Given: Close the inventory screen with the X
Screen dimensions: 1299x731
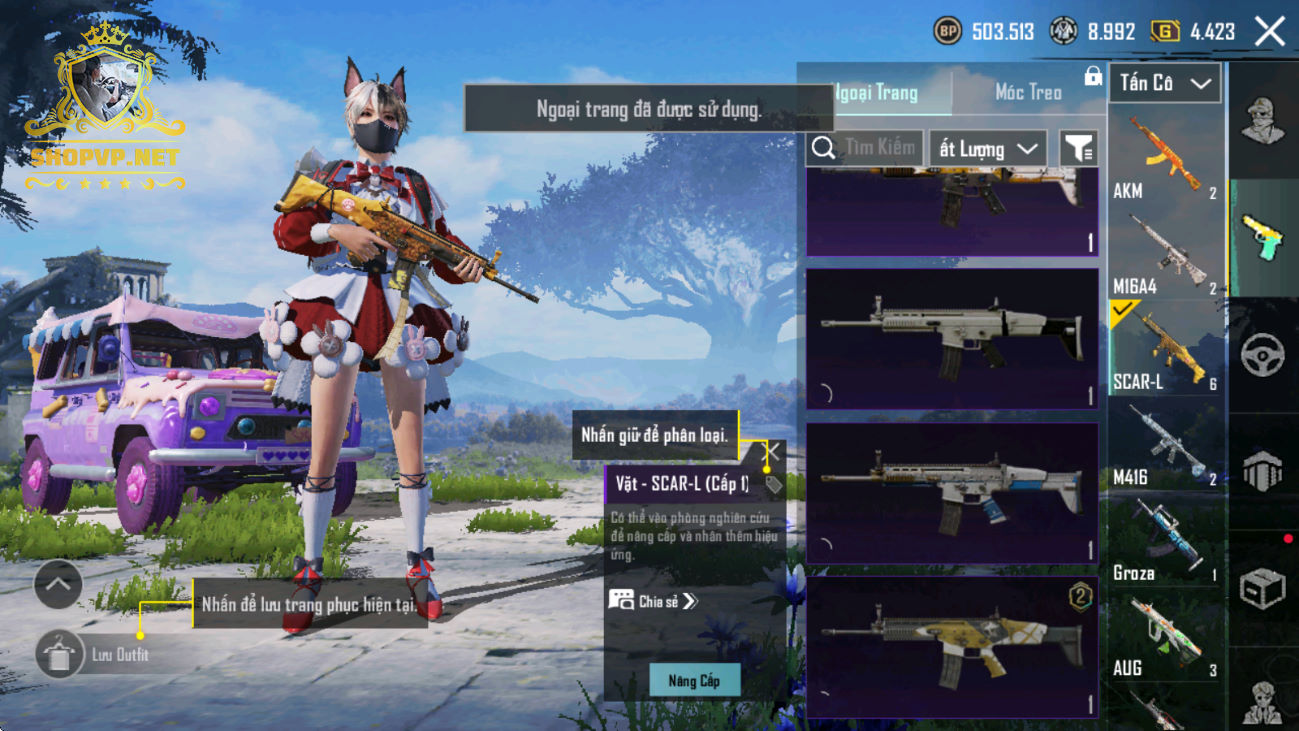Looking at the screenshot, I should (1270, 32).
